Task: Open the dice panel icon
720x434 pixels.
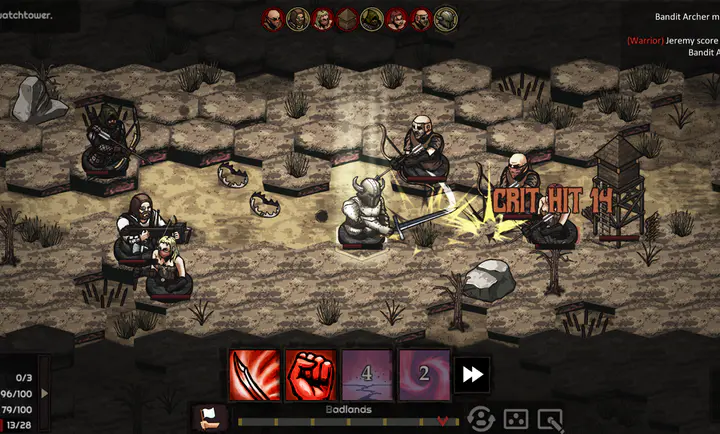Action: click(x=515, y=419)
